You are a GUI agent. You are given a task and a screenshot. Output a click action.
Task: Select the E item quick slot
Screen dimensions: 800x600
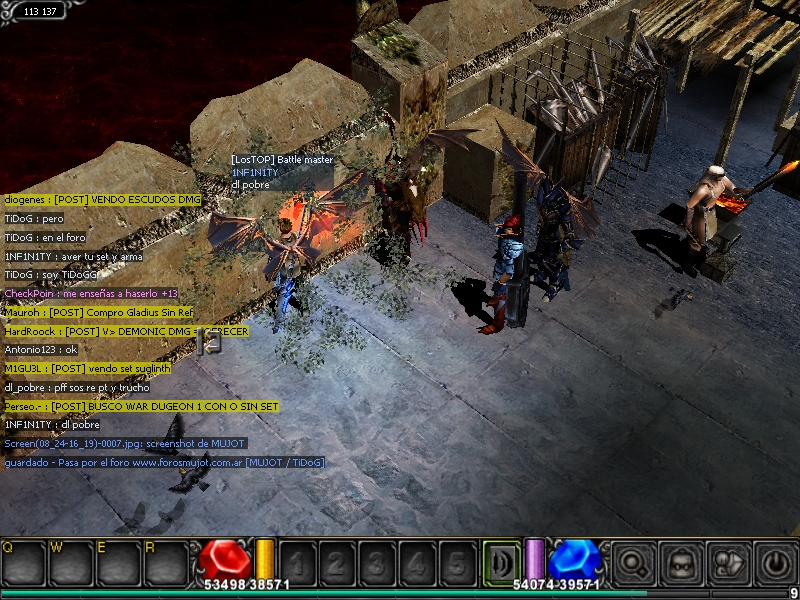(118, 562)
